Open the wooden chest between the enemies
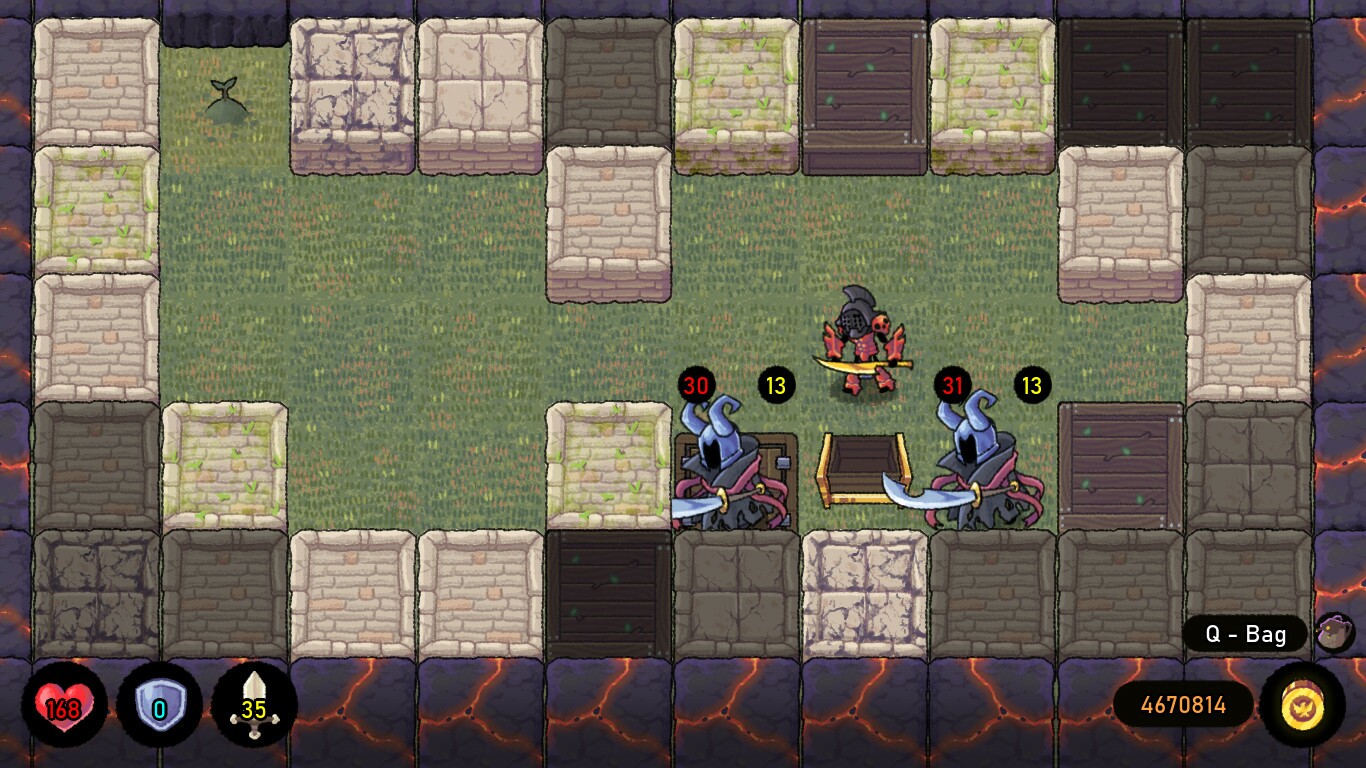Viewport: 1366px width, 768px height. pyautogui.click(x=865, y=468)
